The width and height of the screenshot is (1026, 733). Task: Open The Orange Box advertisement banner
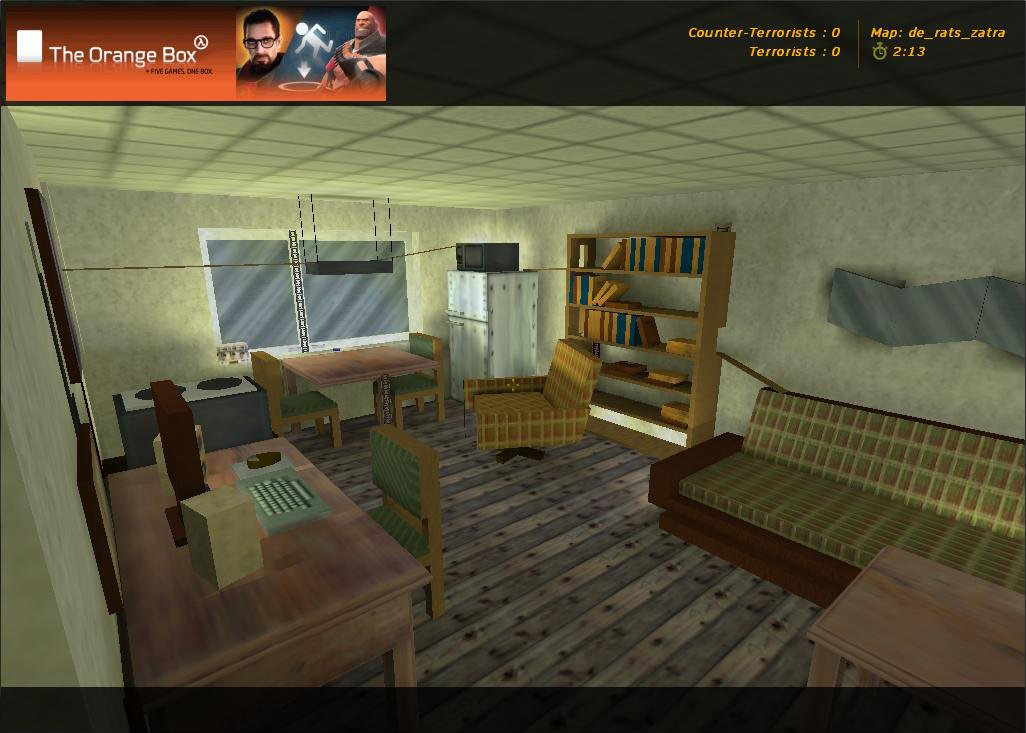tap(196, 53)
